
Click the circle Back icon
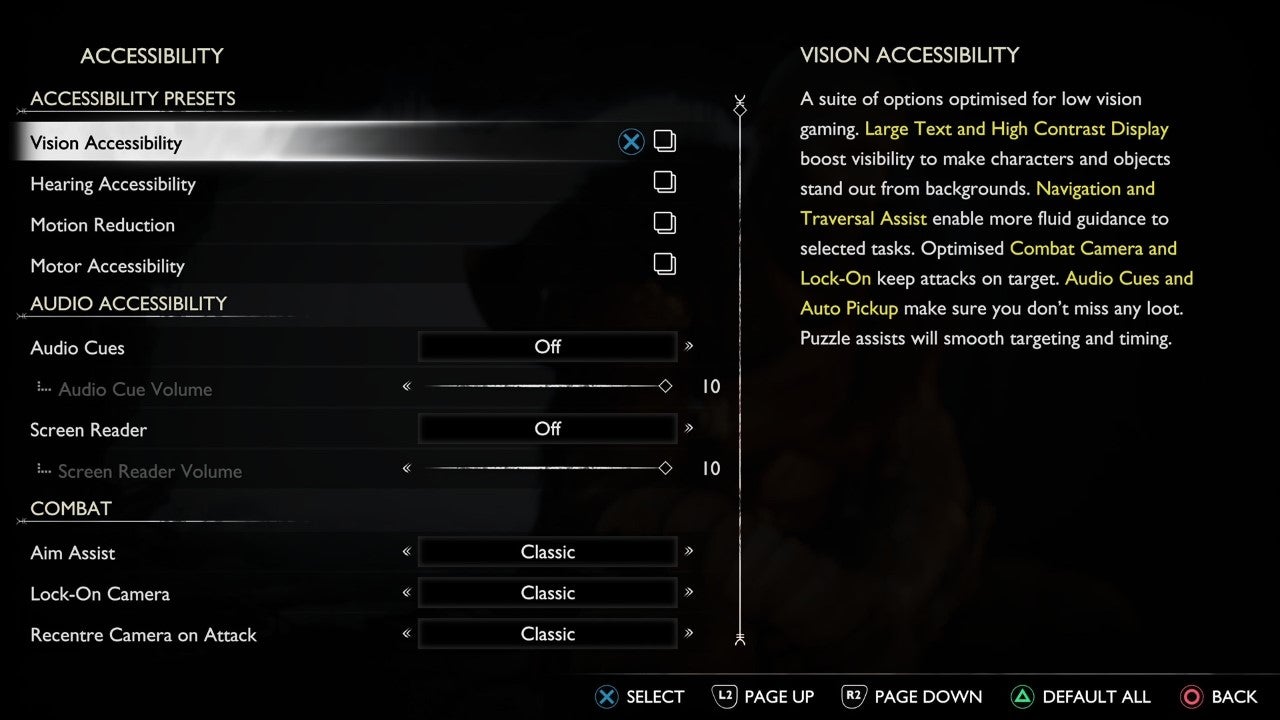[1192, 697]
